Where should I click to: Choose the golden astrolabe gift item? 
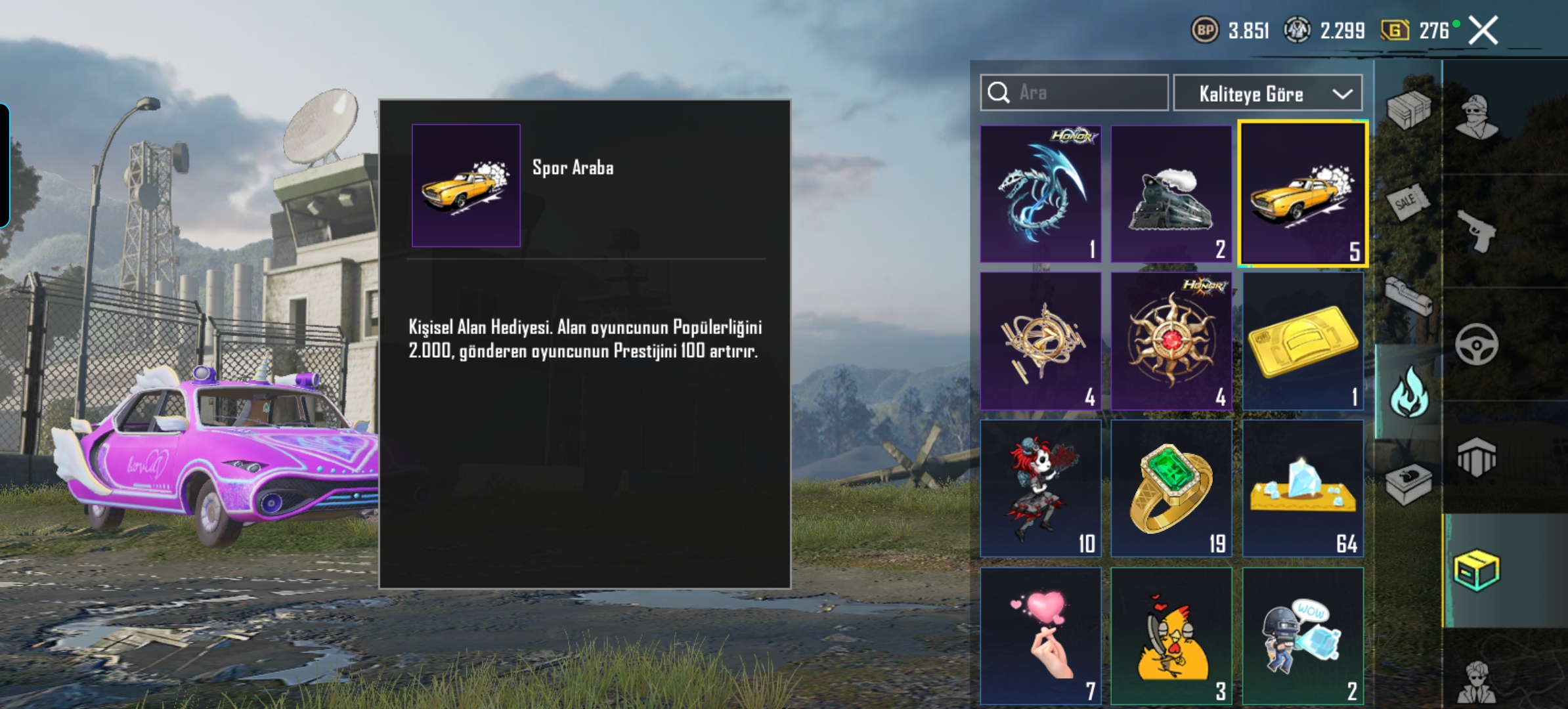[x=1041, y=341]
